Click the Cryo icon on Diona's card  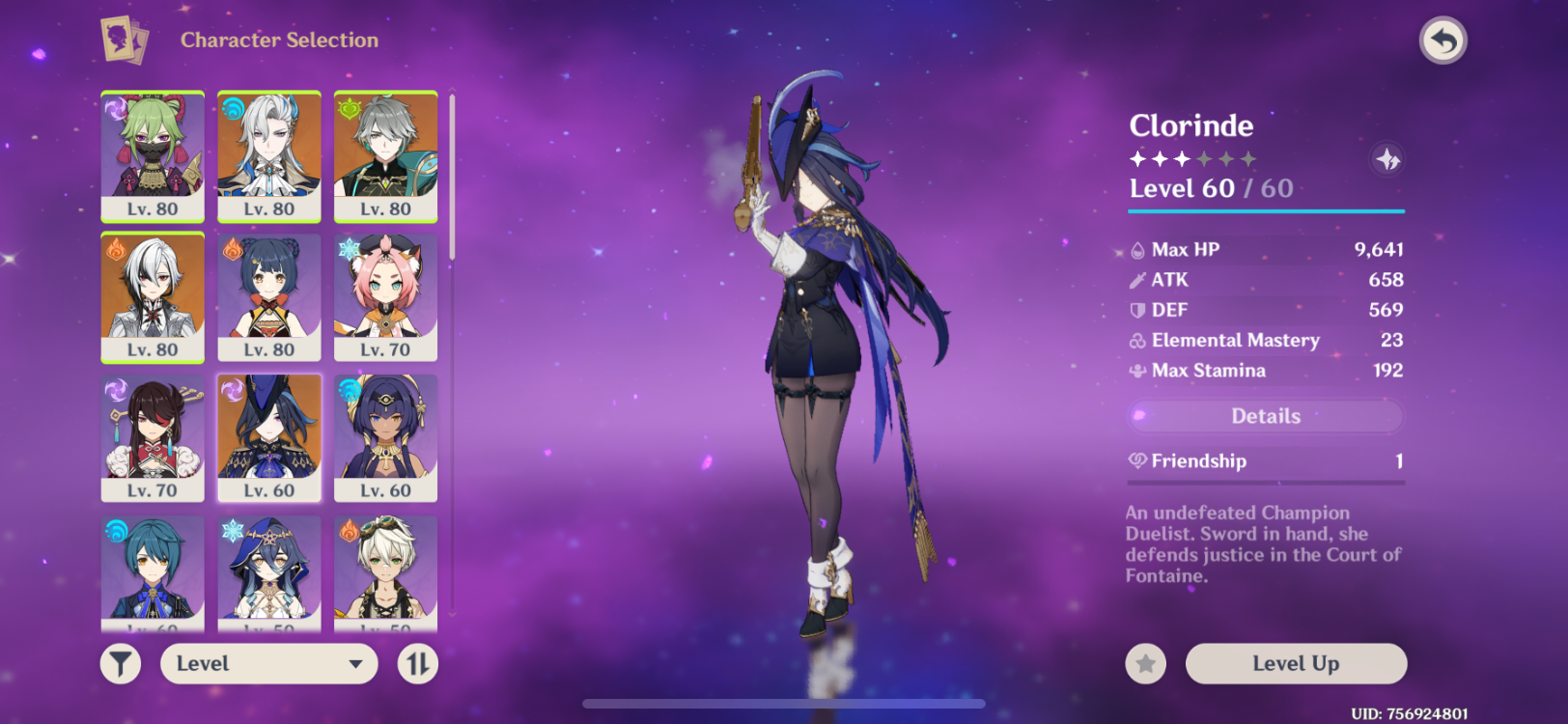coord(347,250)
